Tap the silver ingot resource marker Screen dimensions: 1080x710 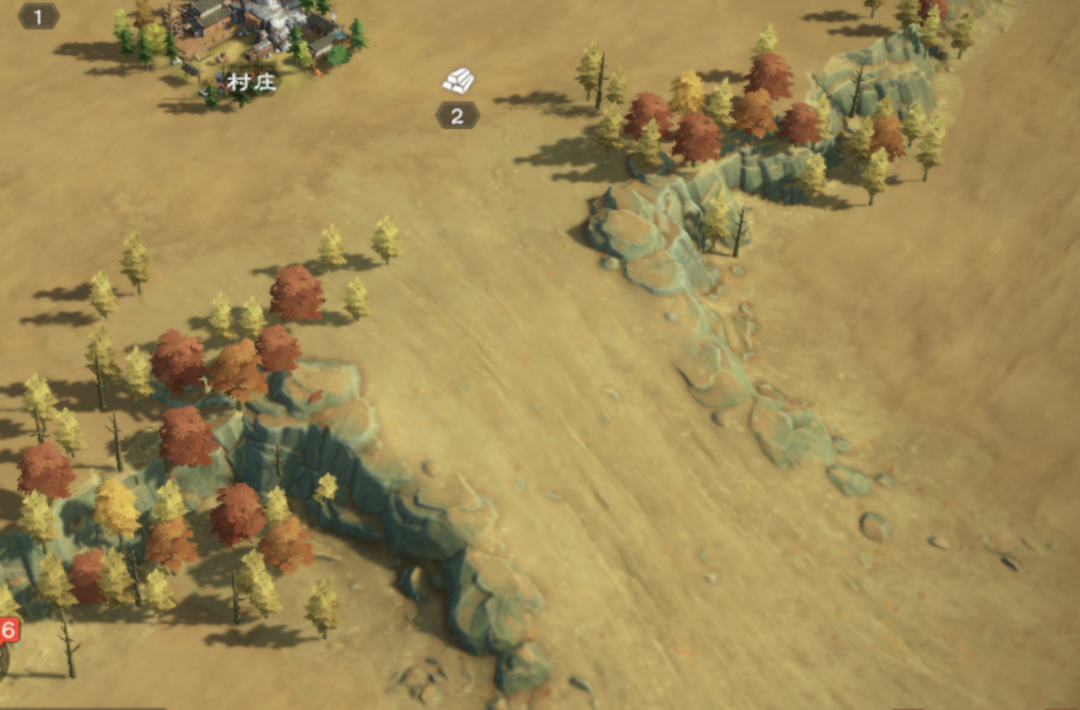[x=458, y=81]
